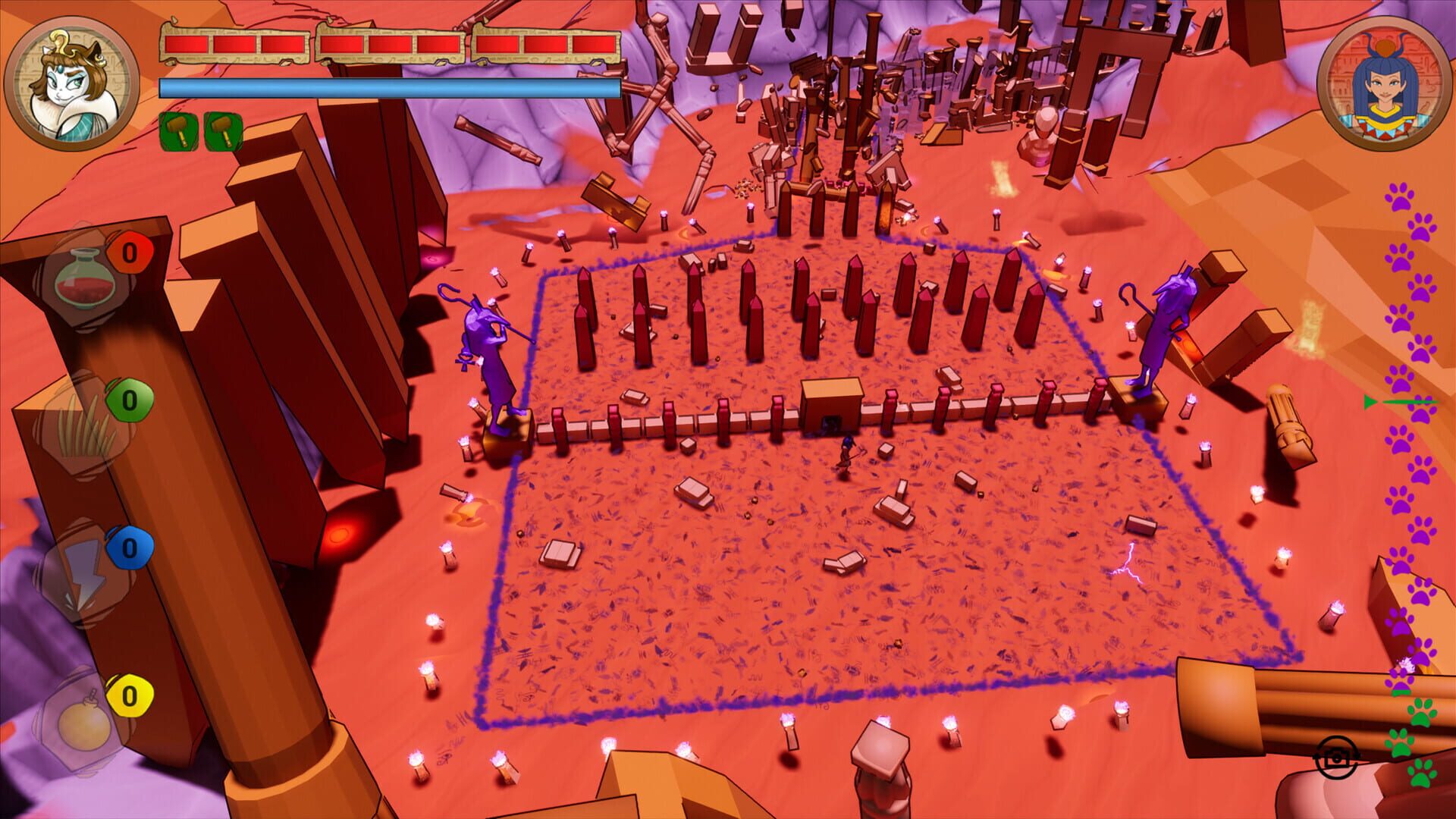Click the leftmost red health bar segment
This screenshot has width=1456, height=819.
coord(188,44)
